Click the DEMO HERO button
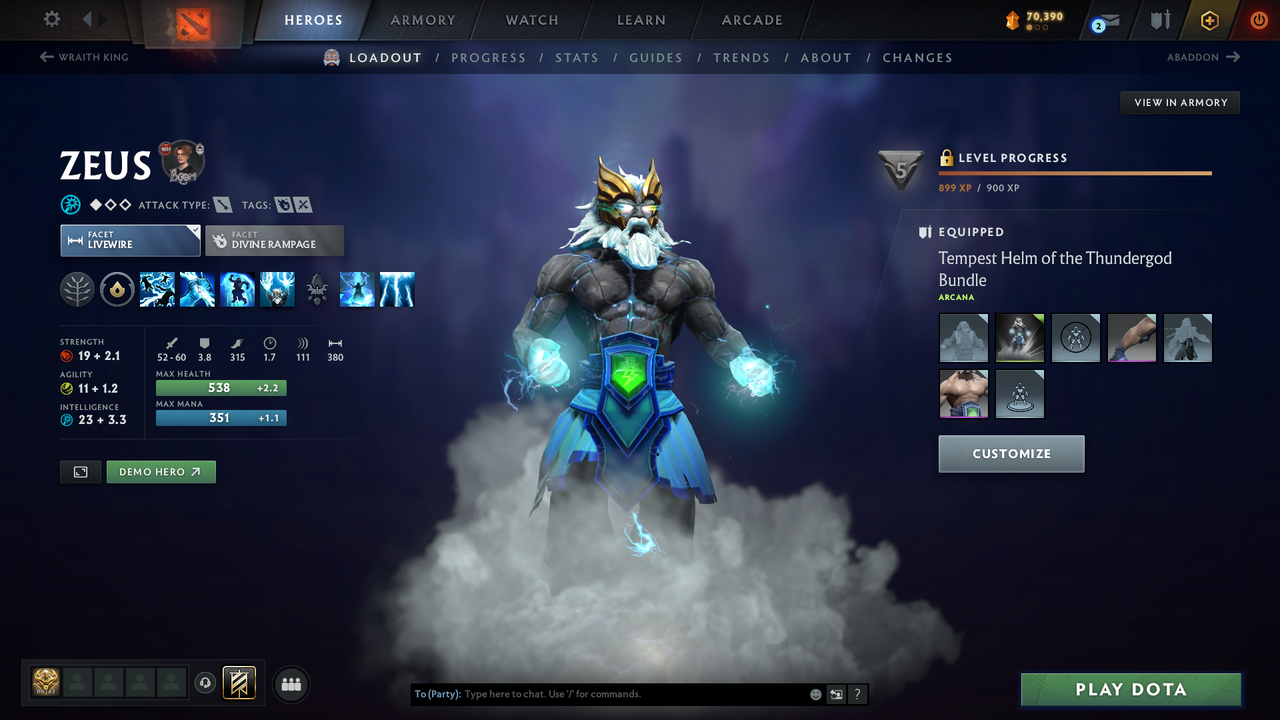 [x=160, y=471]
